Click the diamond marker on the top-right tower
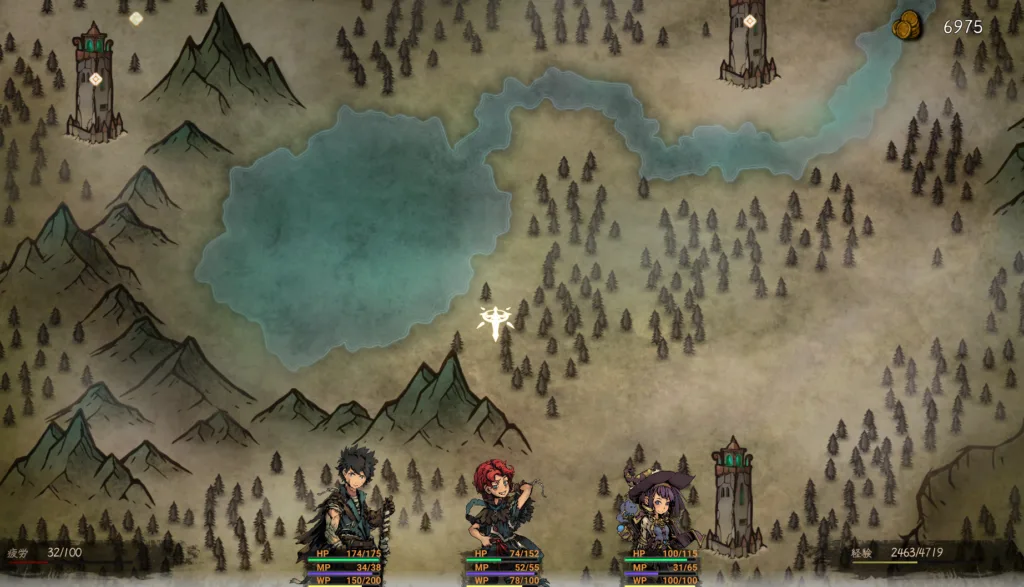Image resolution: width=1024 pixels, height=587 pixels. (749, 21)
